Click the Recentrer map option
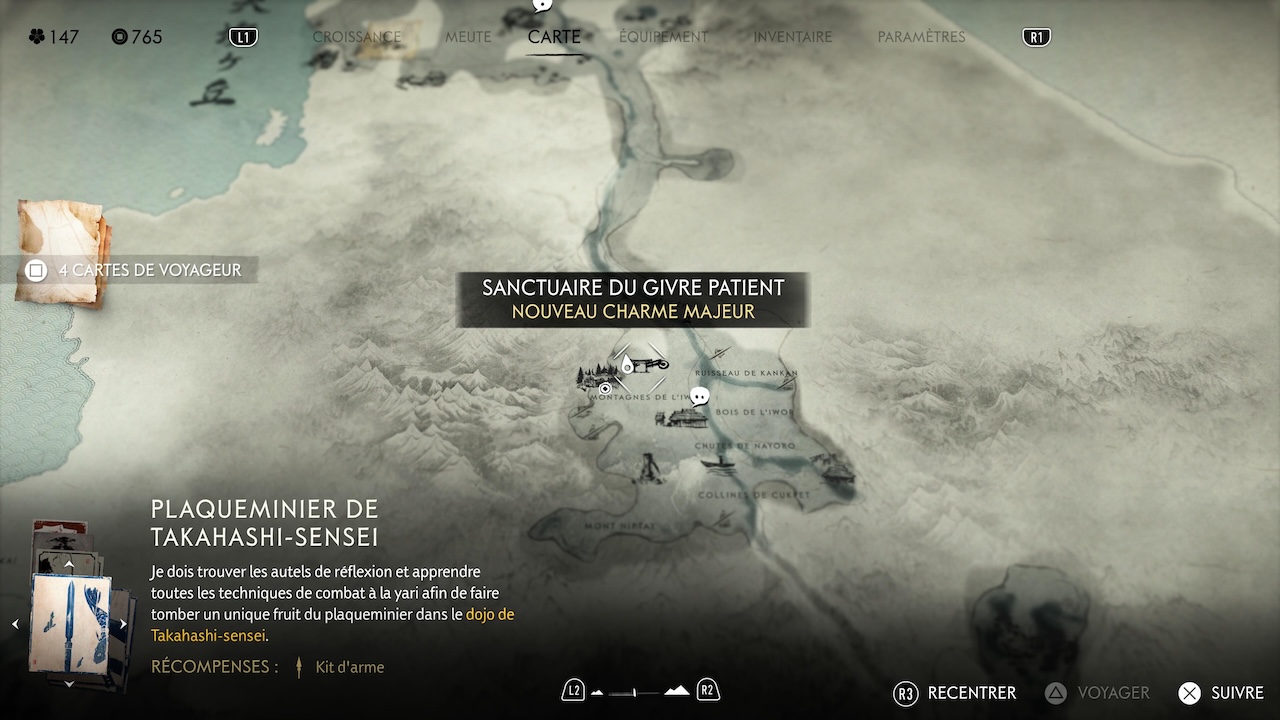The width and height of the screenshot is (1280, 720). click(956, 693)
